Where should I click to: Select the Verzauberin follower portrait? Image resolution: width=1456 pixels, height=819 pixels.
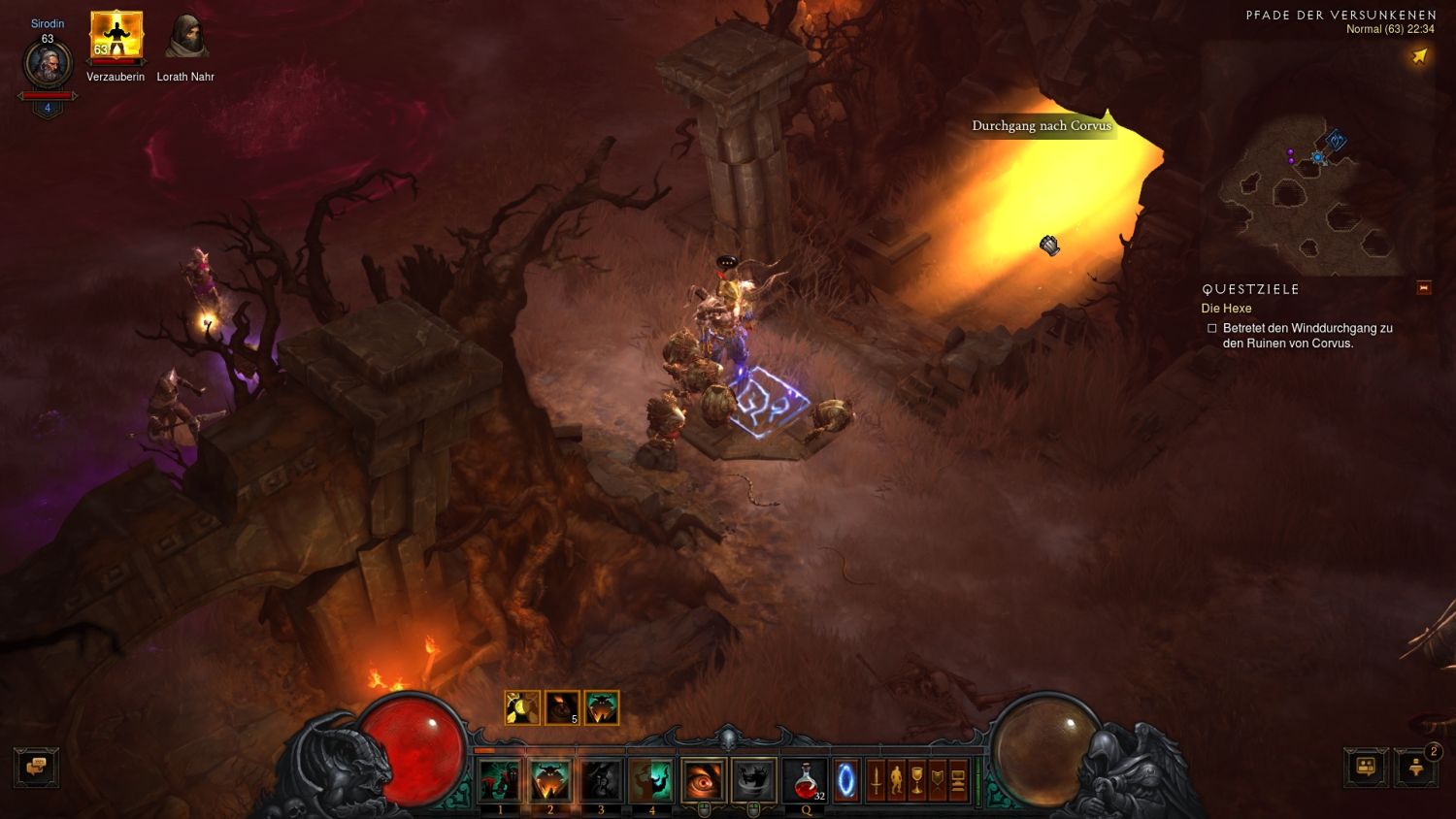pyautogui.click(x=116, y=36)
